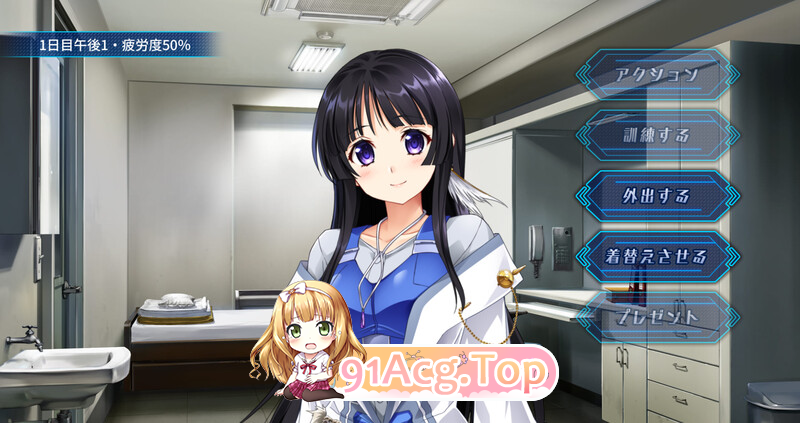800x423 pixels.
Task: Click 着替えさせる to change outfit
Action: 656,255
